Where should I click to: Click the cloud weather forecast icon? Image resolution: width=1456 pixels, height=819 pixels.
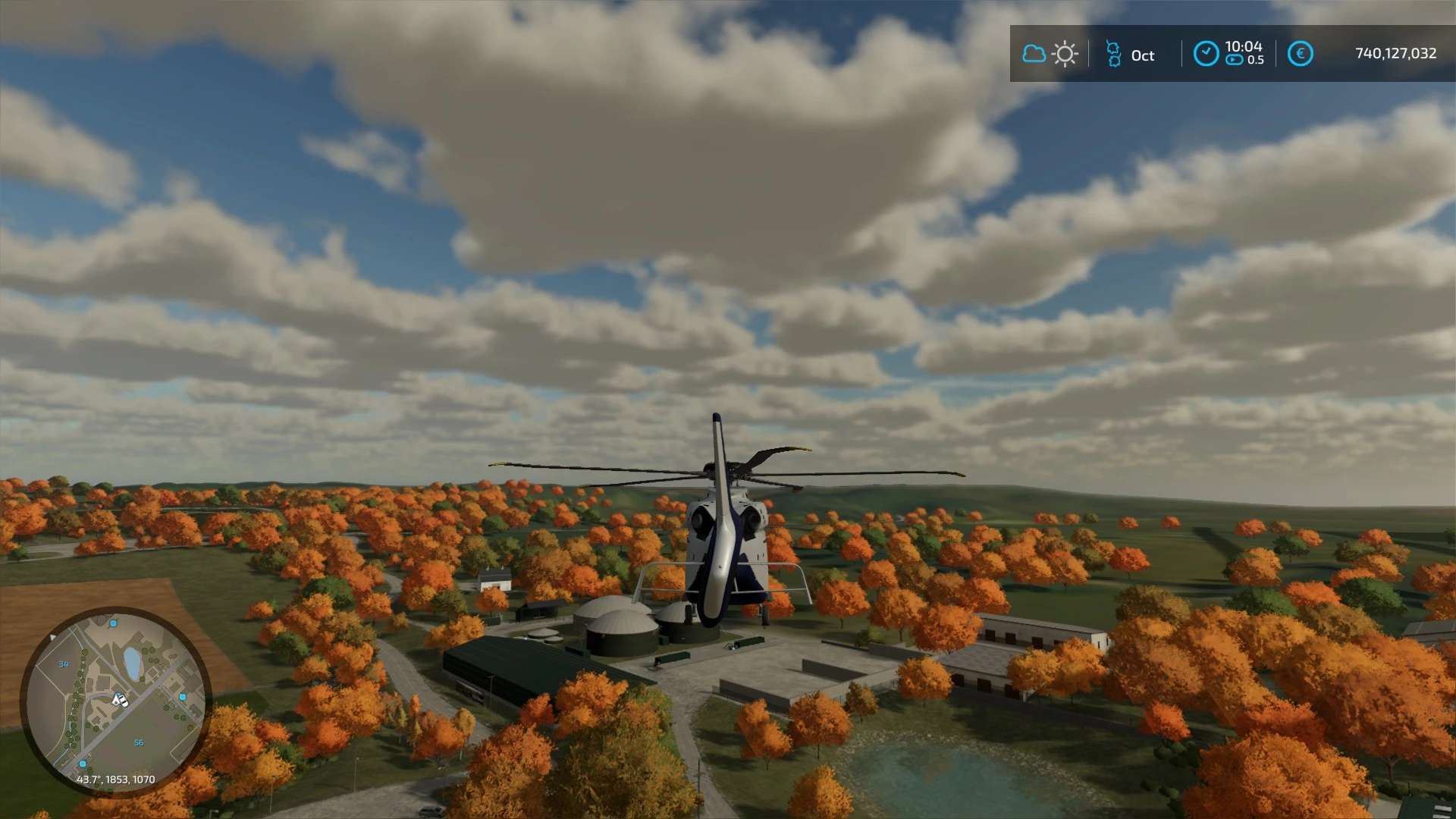point(1034,54)
